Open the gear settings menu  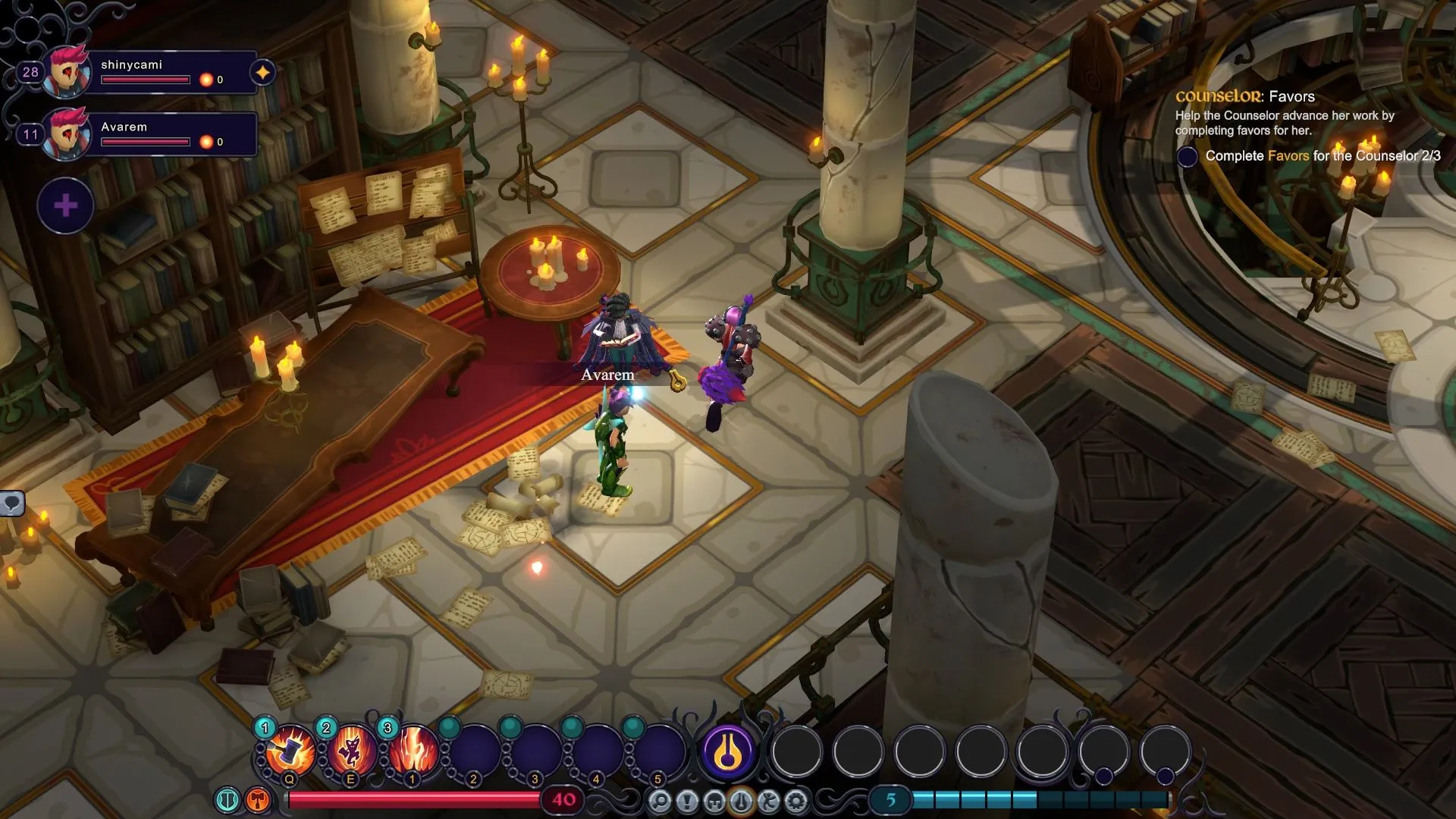click(x=795, y=801)
